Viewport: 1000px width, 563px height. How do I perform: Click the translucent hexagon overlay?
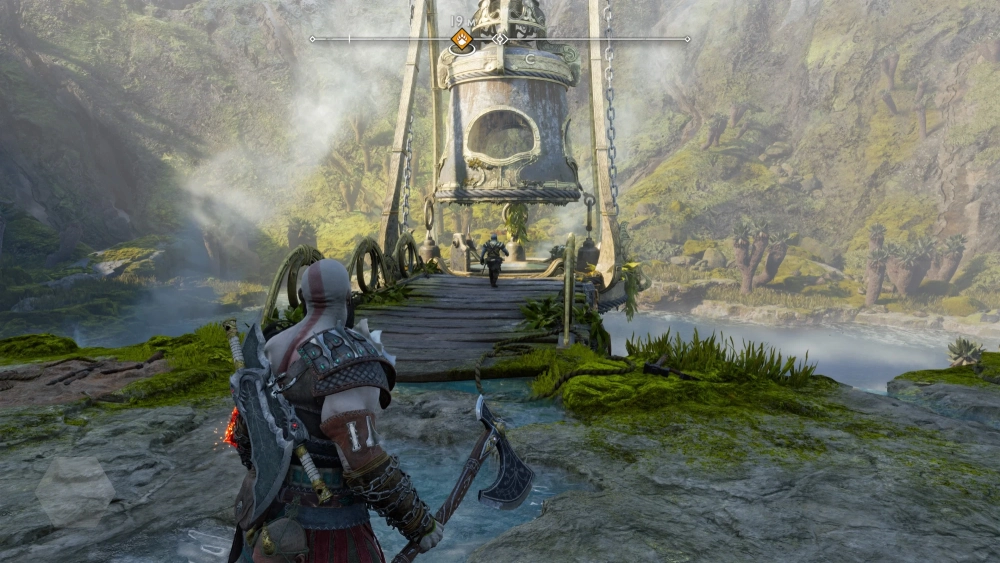point(76,491)
